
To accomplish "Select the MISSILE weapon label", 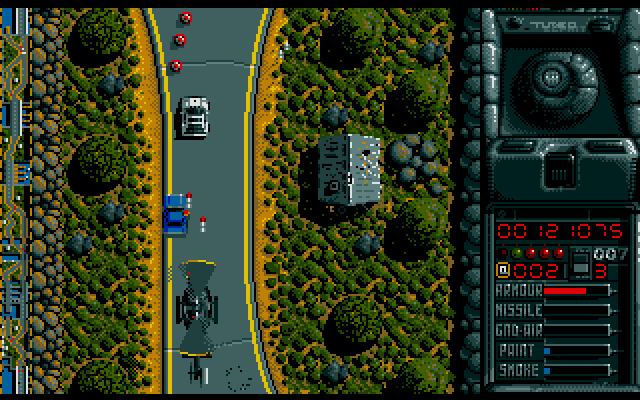I will 519,310.
